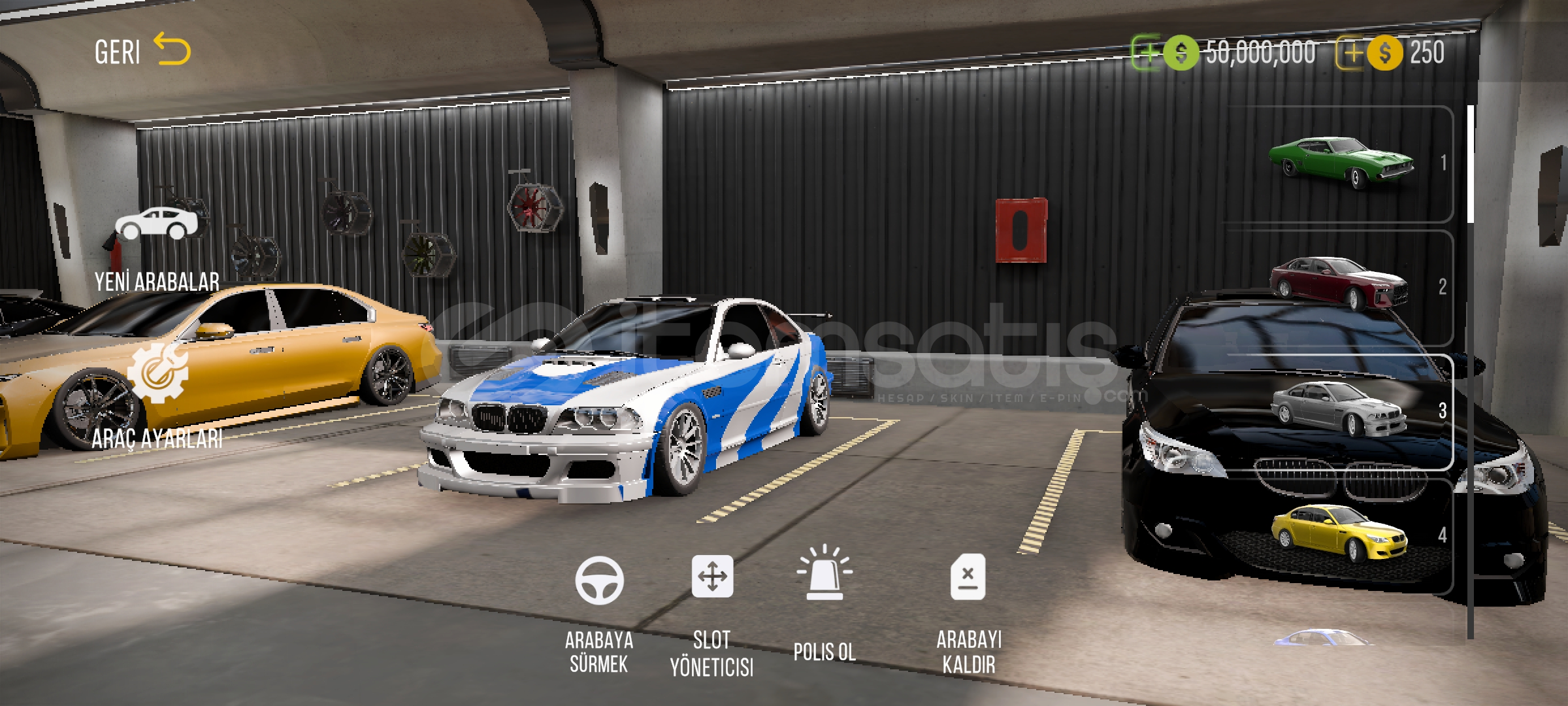The image size is (1568, 706).
Task: Remove the car with Arabayı Kaldır
Action: click(x=968, y=613)
